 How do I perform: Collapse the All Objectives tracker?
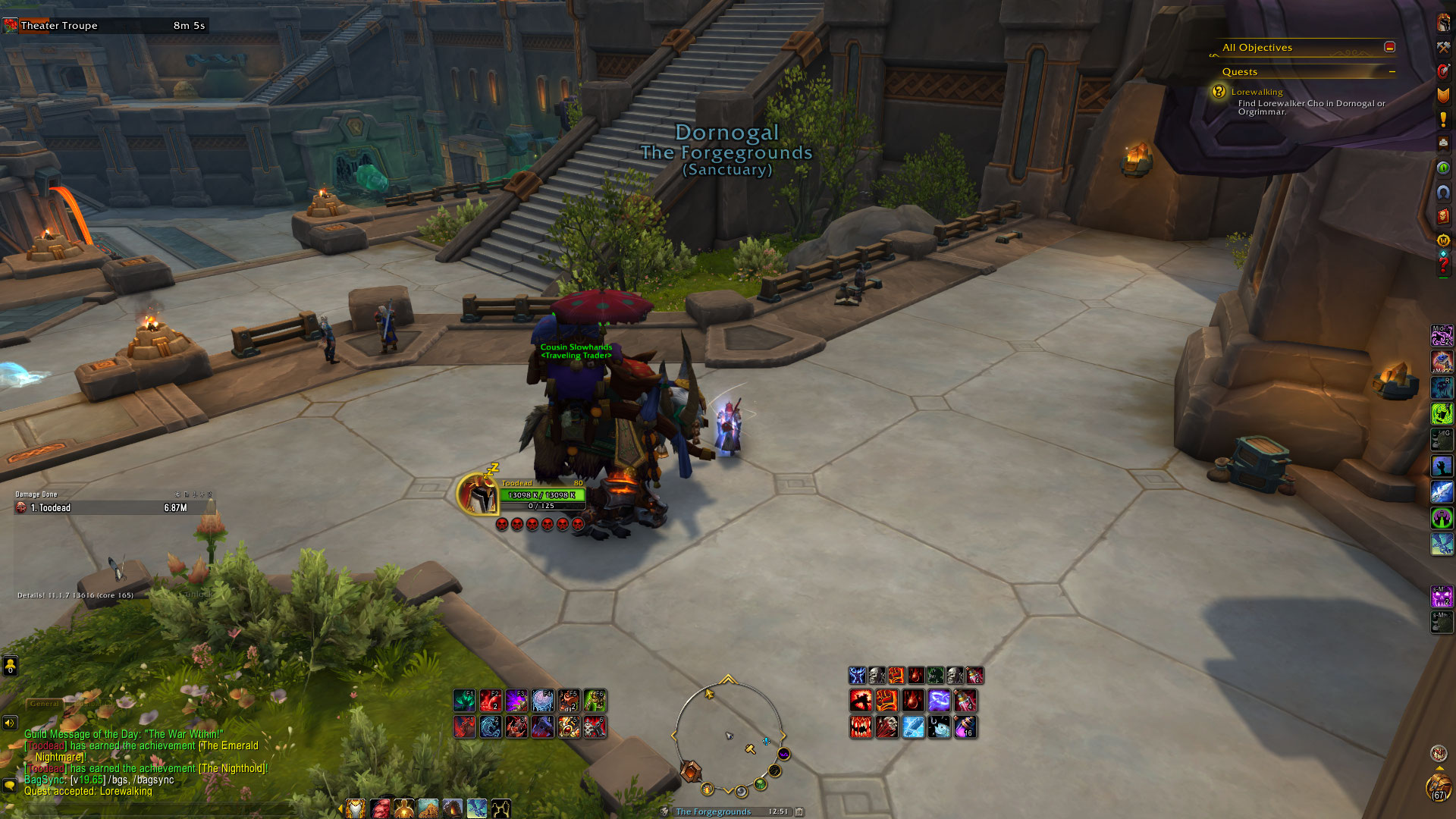[x=1389, y=47]
